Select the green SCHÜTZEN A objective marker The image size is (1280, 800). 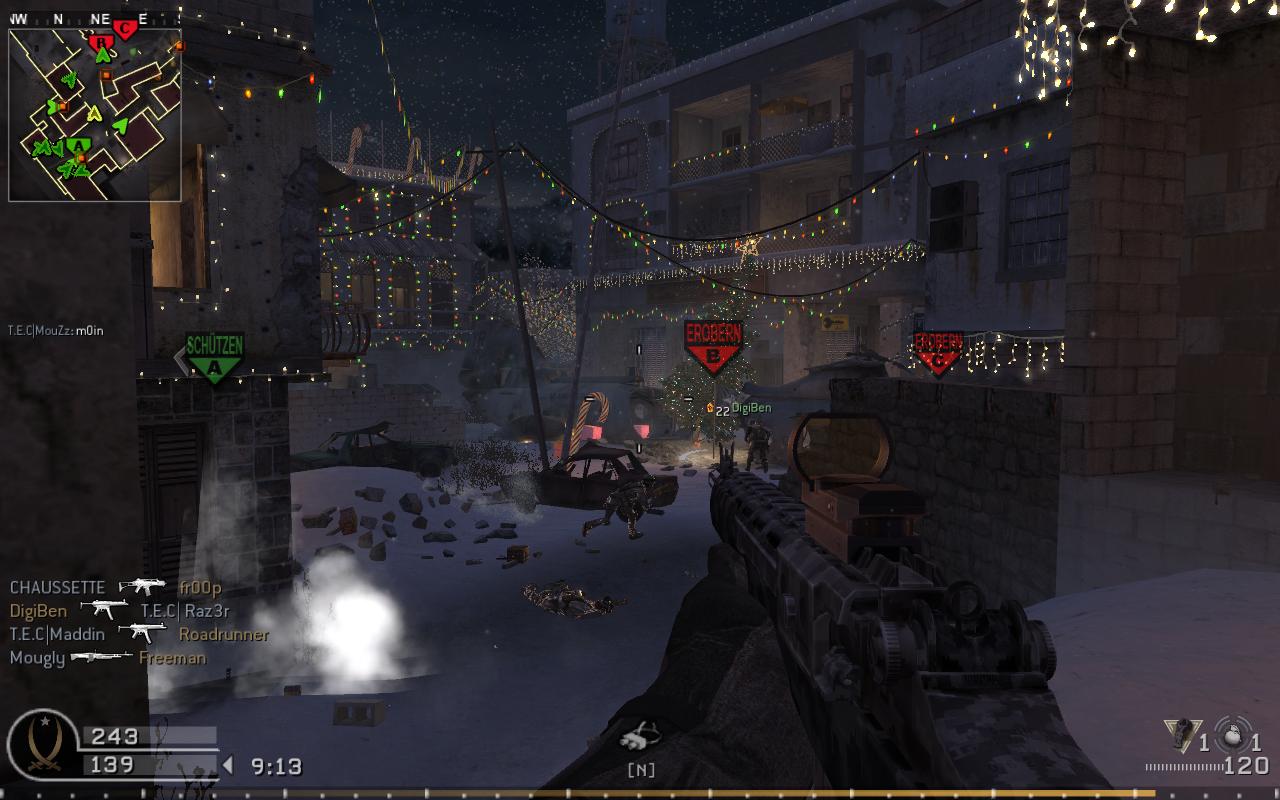214,356
